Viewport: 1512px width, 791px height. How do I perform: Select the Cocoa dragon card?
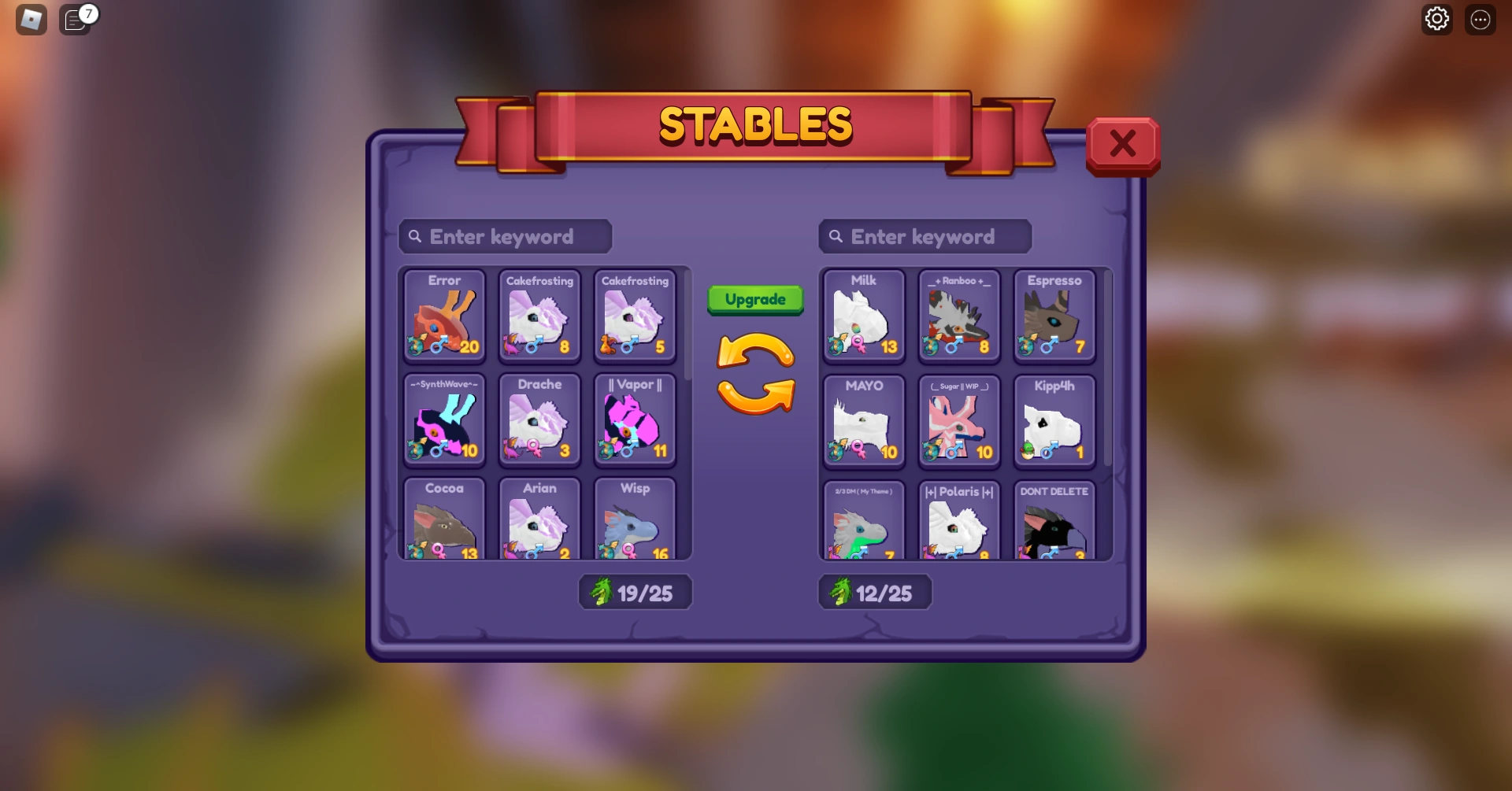click(443, 519)
